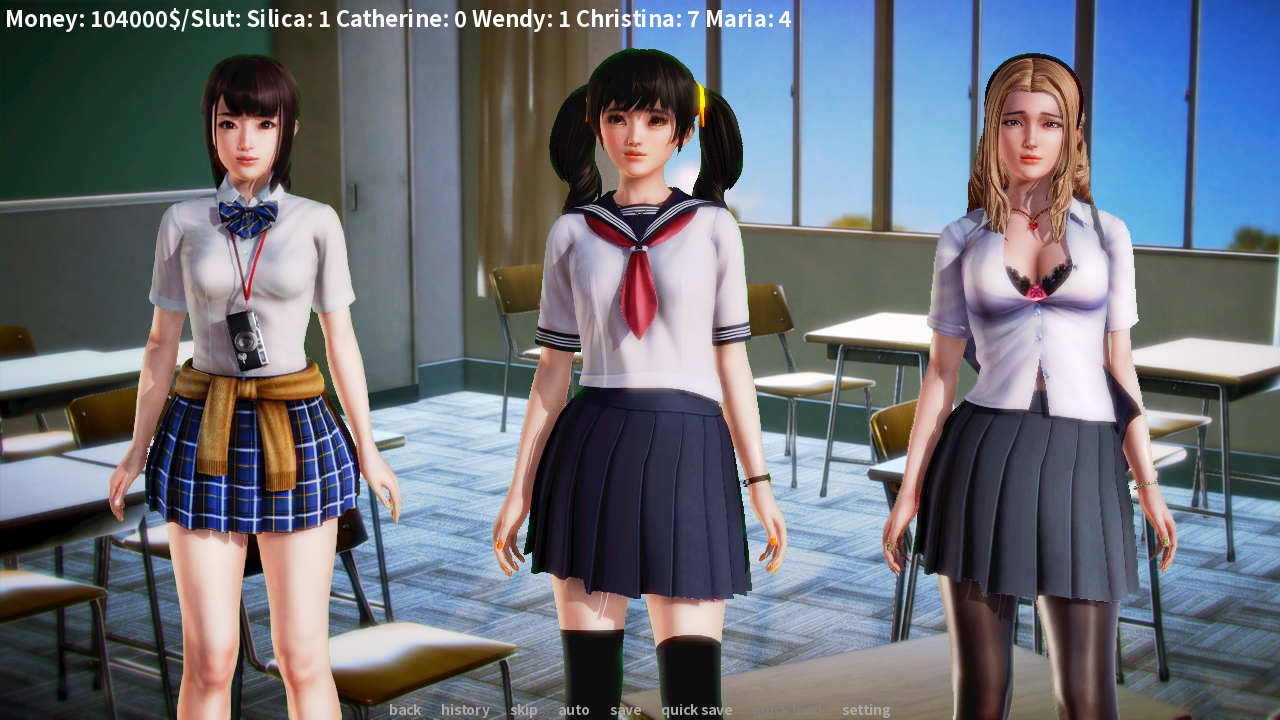The width and height of the screenshot is (1280, 720).
Task: Quick save current progress
Action: (697, 709)
